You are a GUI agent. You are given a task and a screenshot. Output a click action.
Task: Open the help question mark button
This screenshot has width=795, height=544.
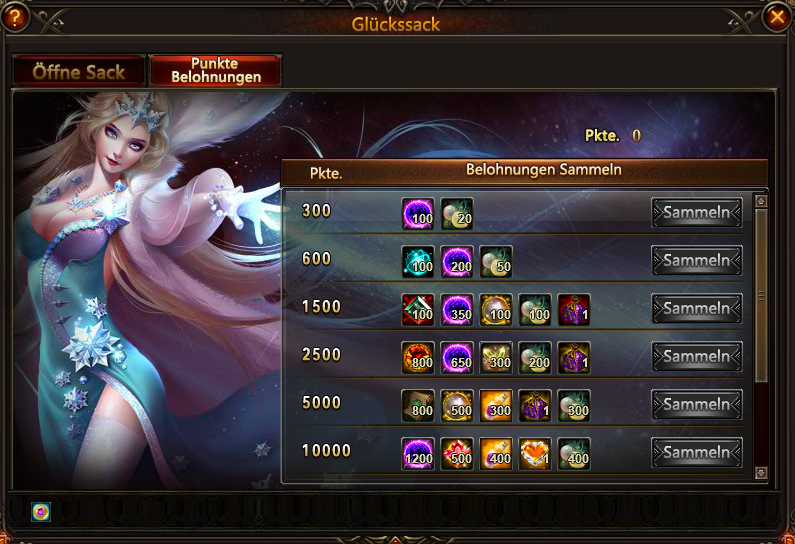16,18
